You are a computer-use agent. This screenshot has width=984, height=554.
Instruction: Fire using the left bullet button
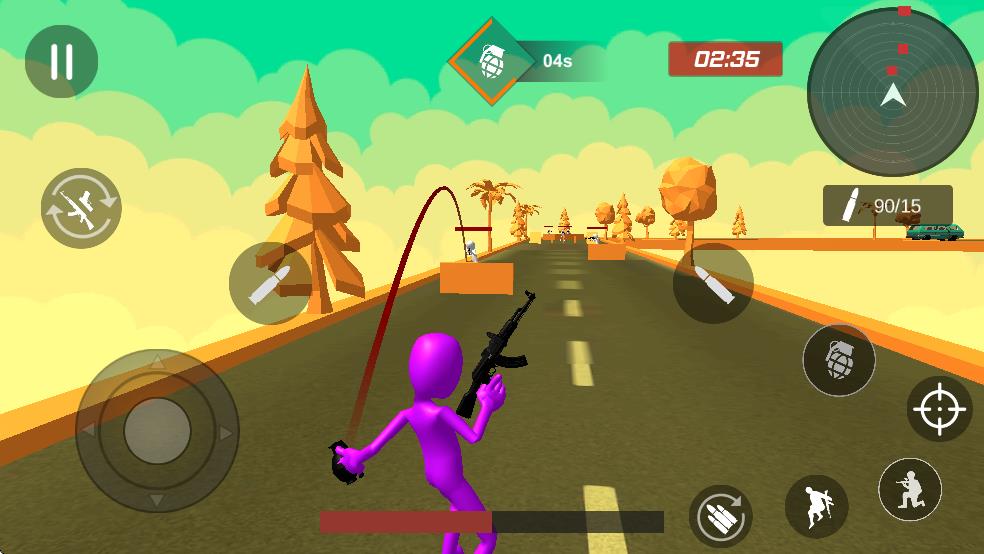(270, 283)
